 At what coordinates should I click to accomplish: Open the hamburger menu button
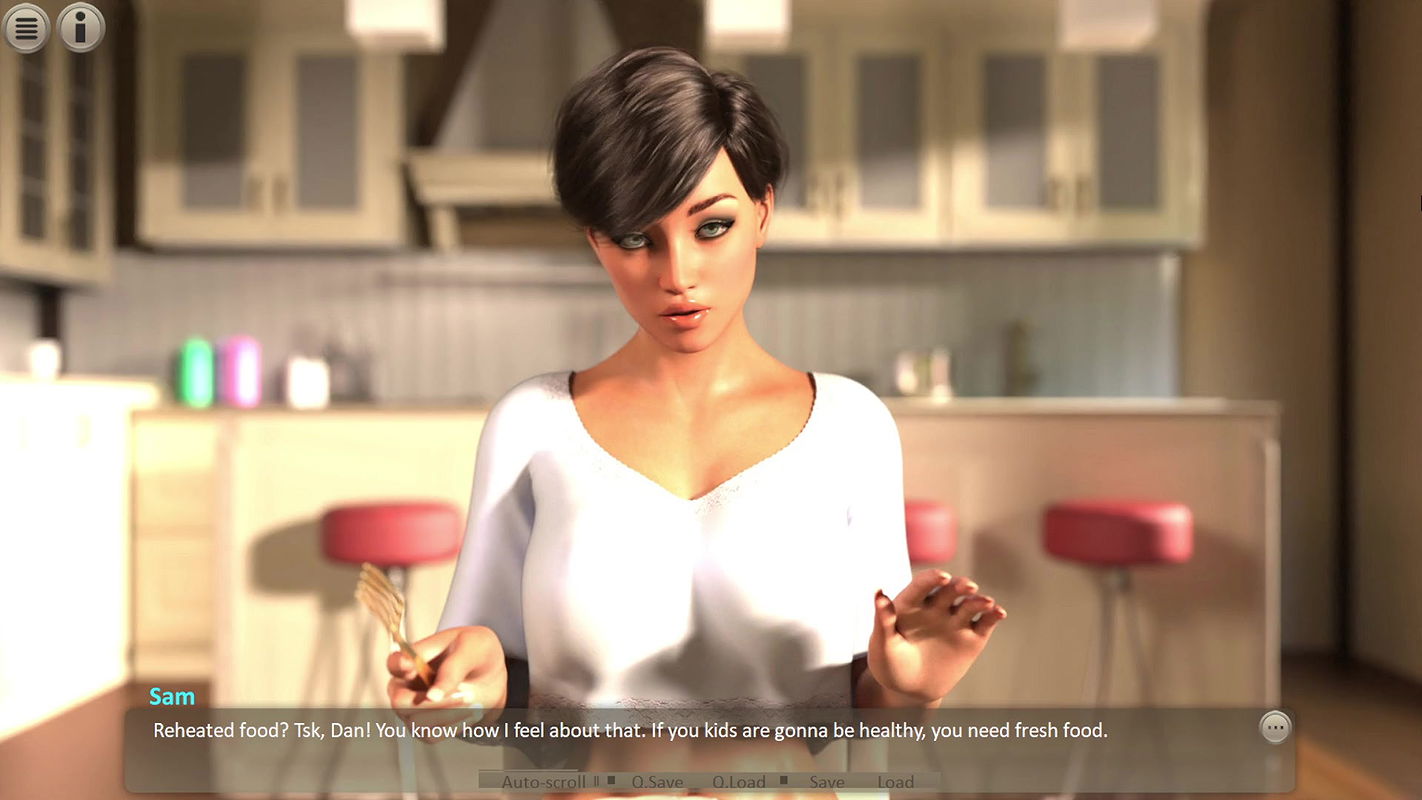tap(27, 27)
